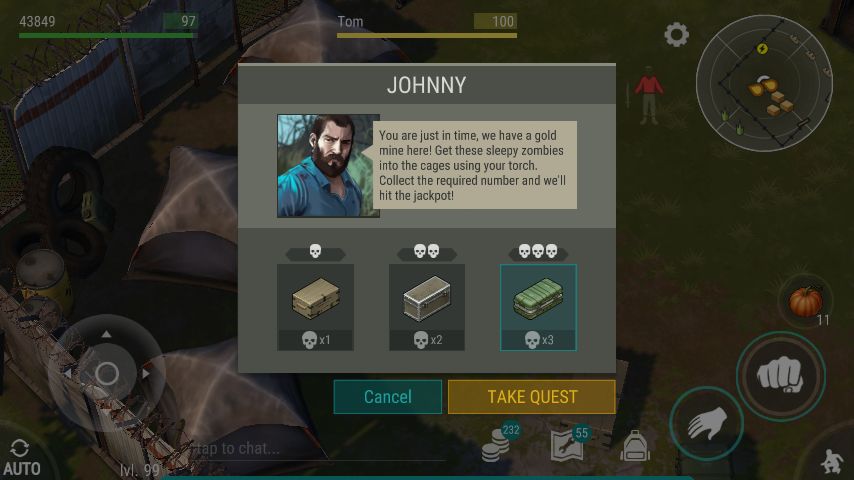The height and width of the screenshot is (480, 854).
Task: Accept Johnny's quest with TAKE QUEST
Action: tap(531, 397)
